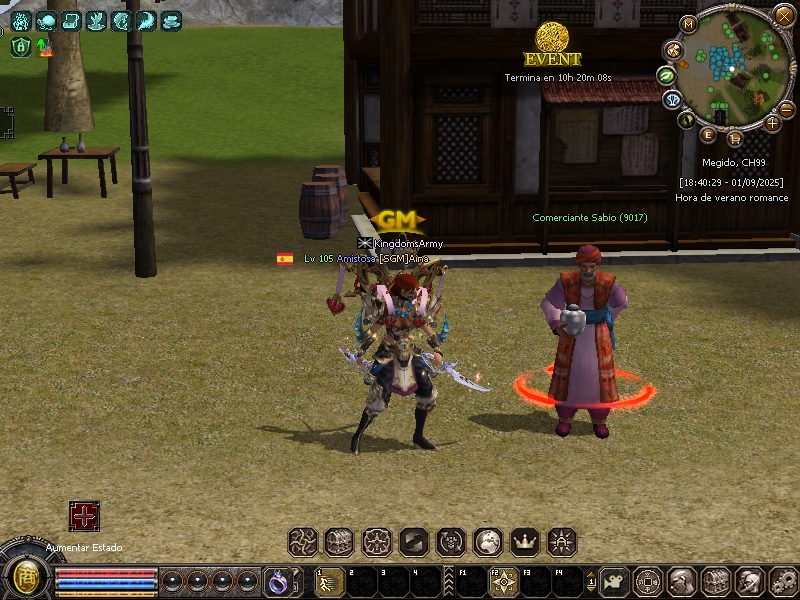Zoom in the minimap with plus
The height and width of the screenshot is (600, 800).
click(772, 123)
